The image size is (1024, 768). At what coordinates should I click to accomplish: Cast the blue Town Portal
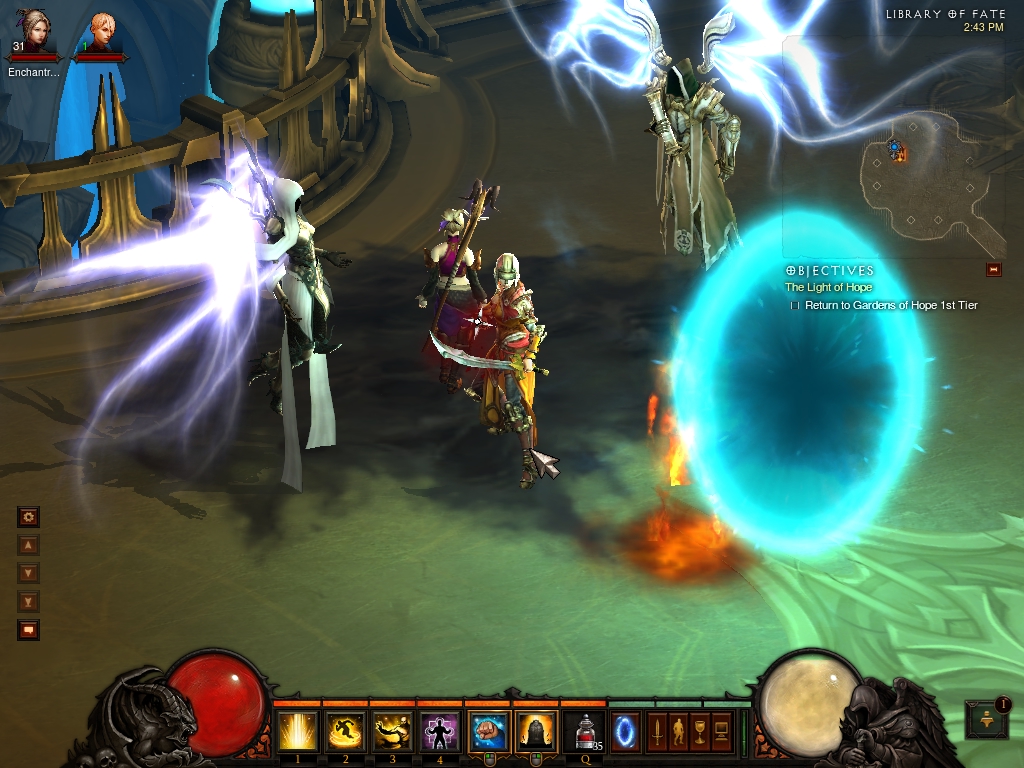coord(625,732)
